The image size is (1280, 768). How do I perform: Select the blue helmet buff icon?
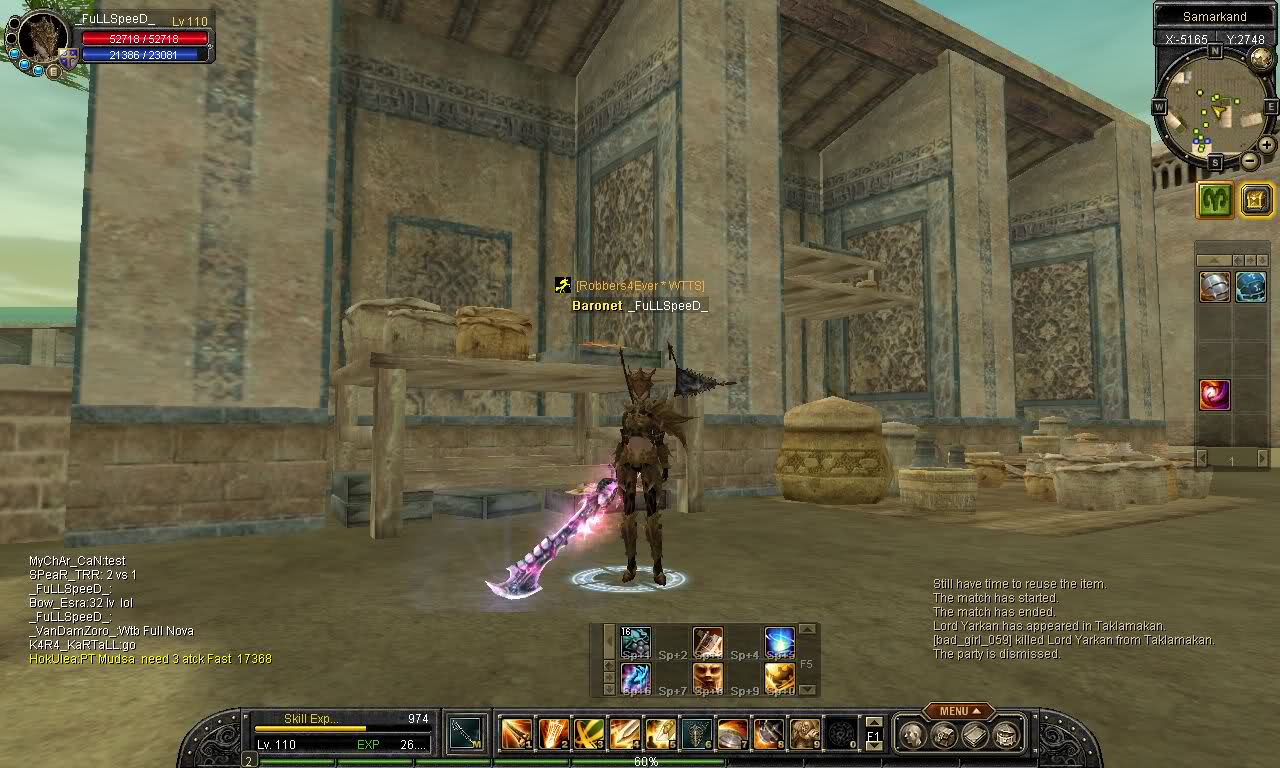click(x=1250, y=287)
